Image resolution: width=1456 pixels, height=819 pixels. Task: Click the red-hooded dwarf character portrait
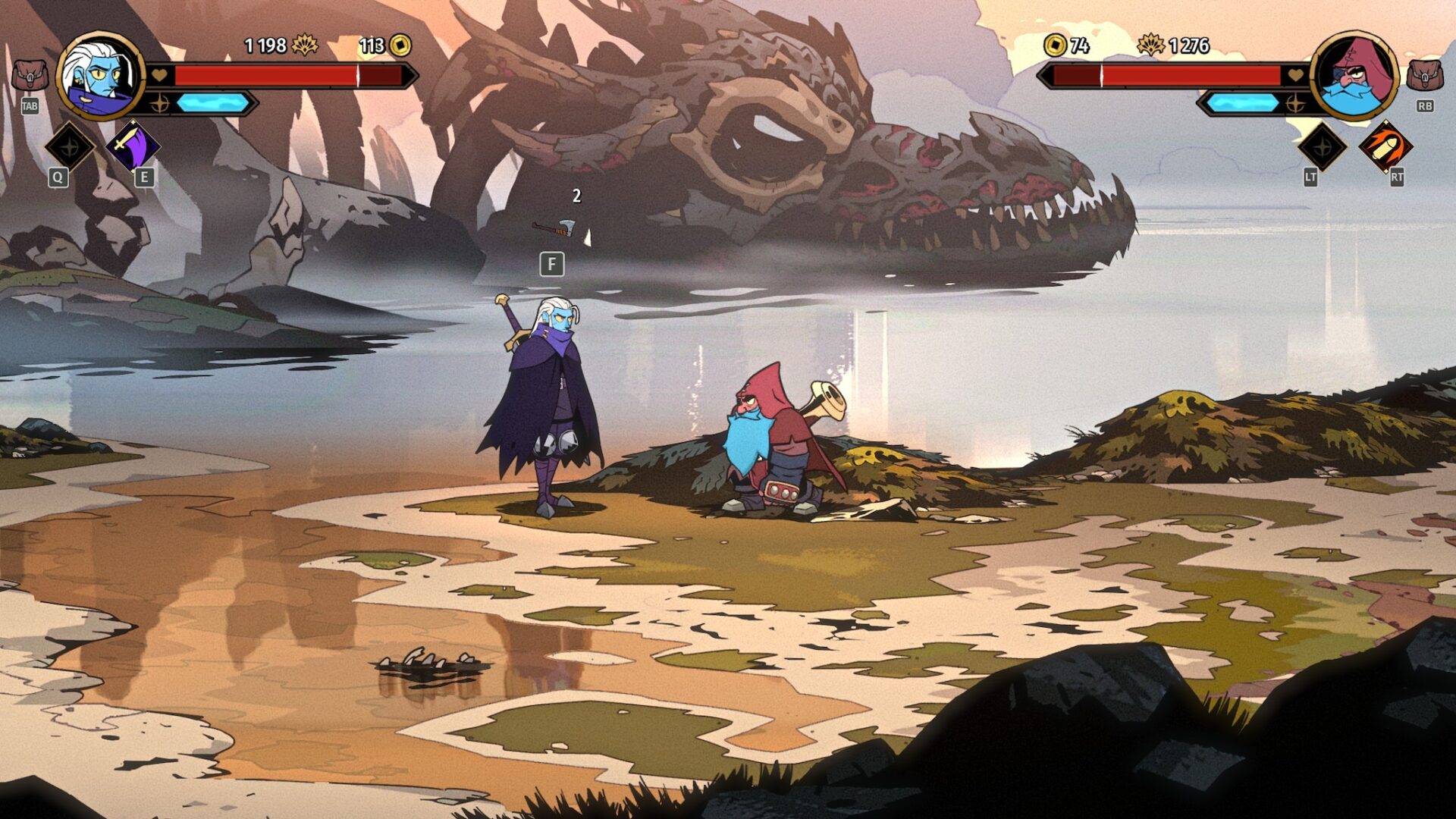(x=1354, y=76)
